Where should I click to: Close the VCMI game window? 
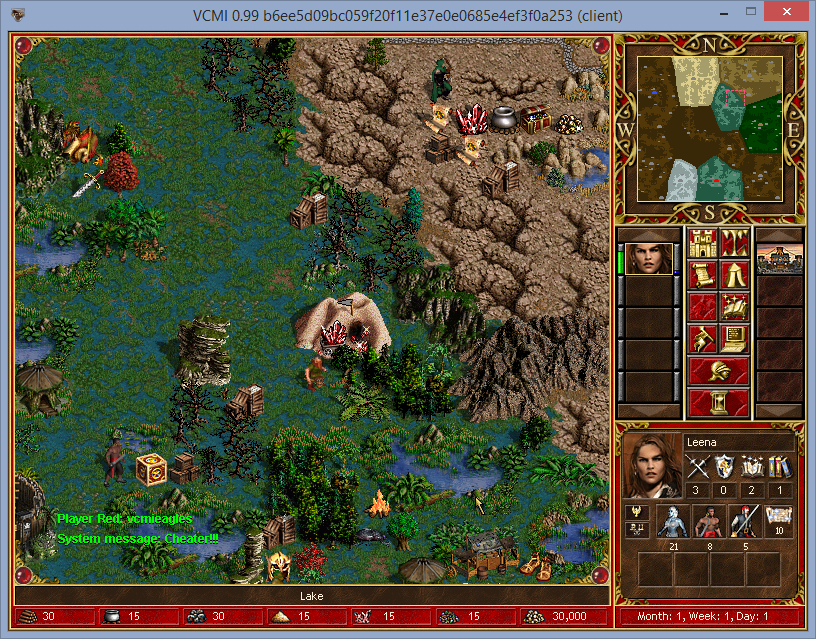[792, 15]
